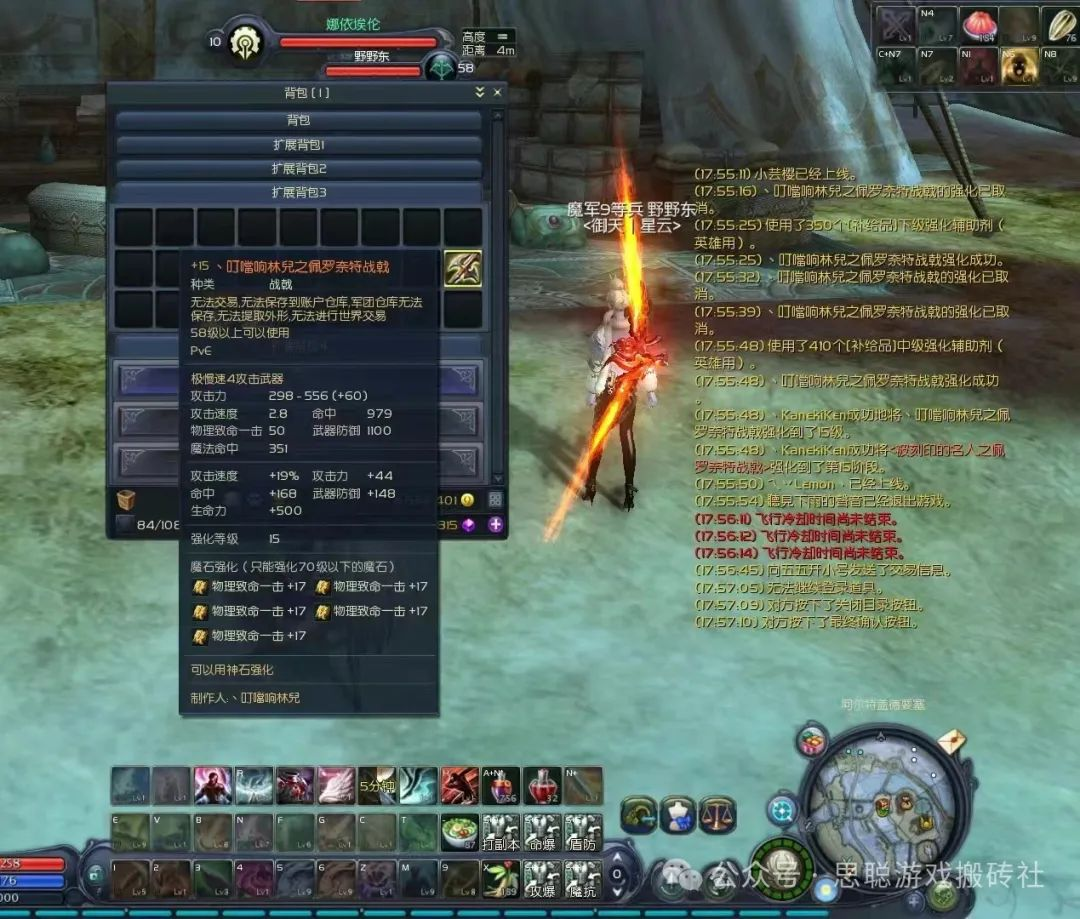Switch to 扩展背包2 section
The image size is (1080, 919).
pos(299,168)
